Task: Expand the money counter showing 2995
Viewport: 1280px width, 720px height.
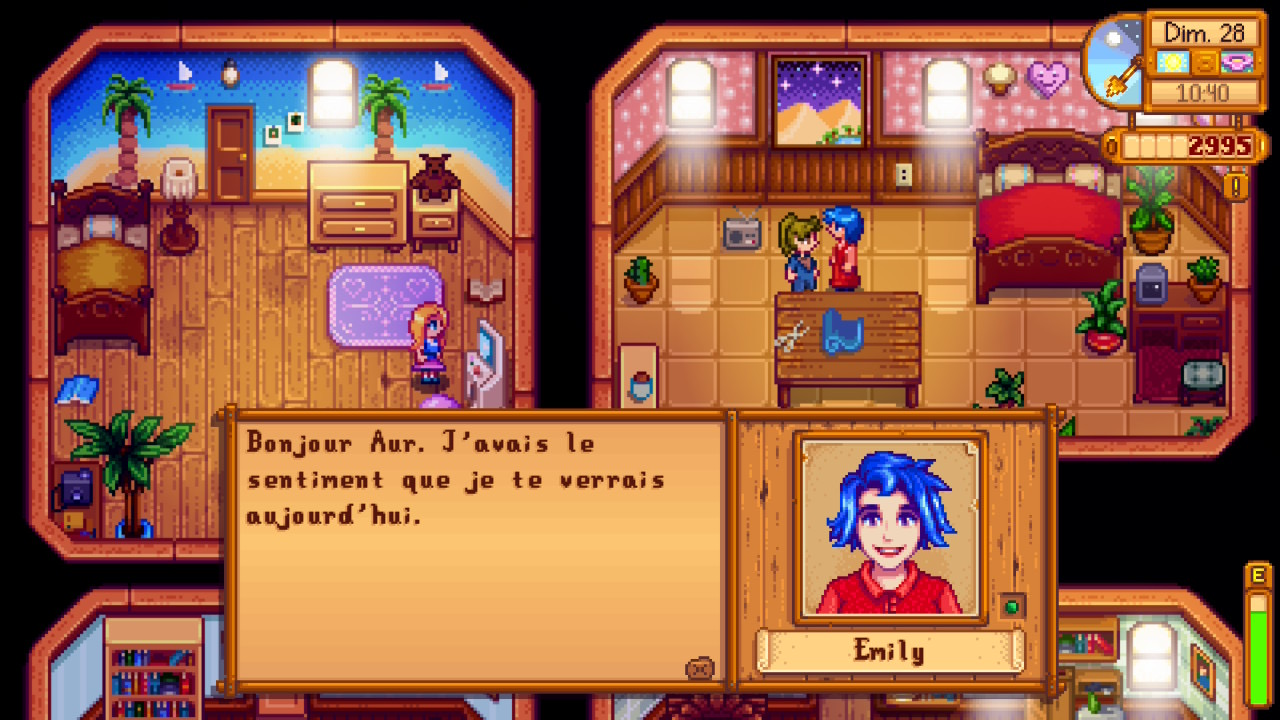Action: point(1222,144)
